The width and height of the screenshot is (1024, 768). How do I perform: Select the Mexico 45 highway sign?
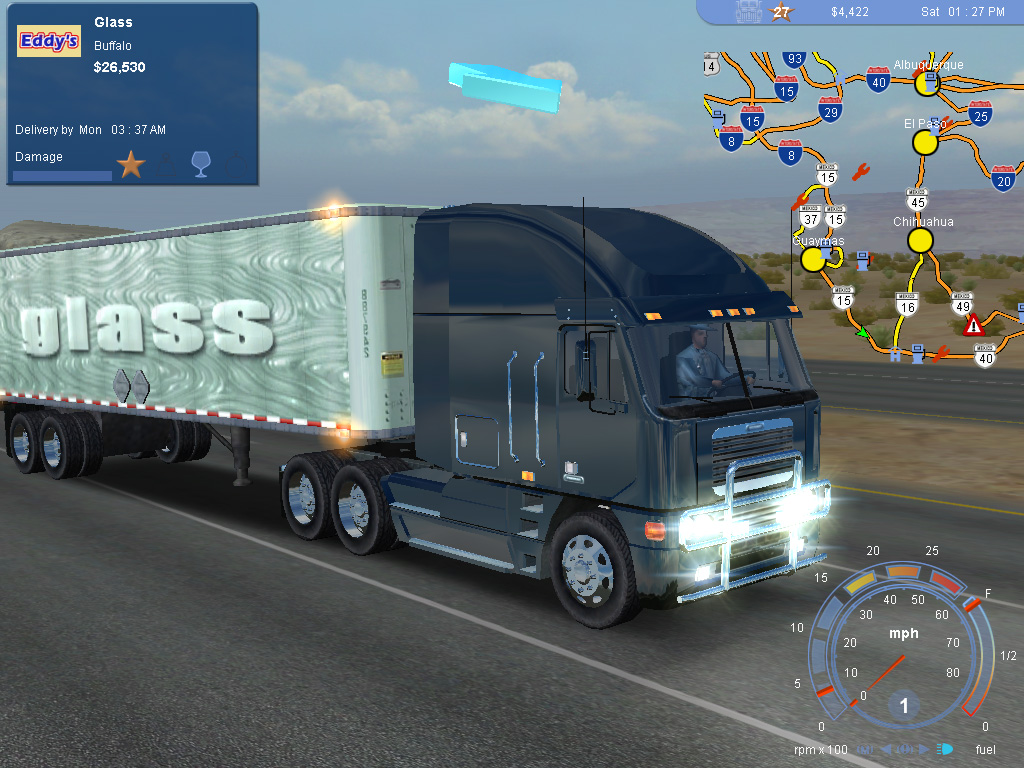tap(918, 198)
